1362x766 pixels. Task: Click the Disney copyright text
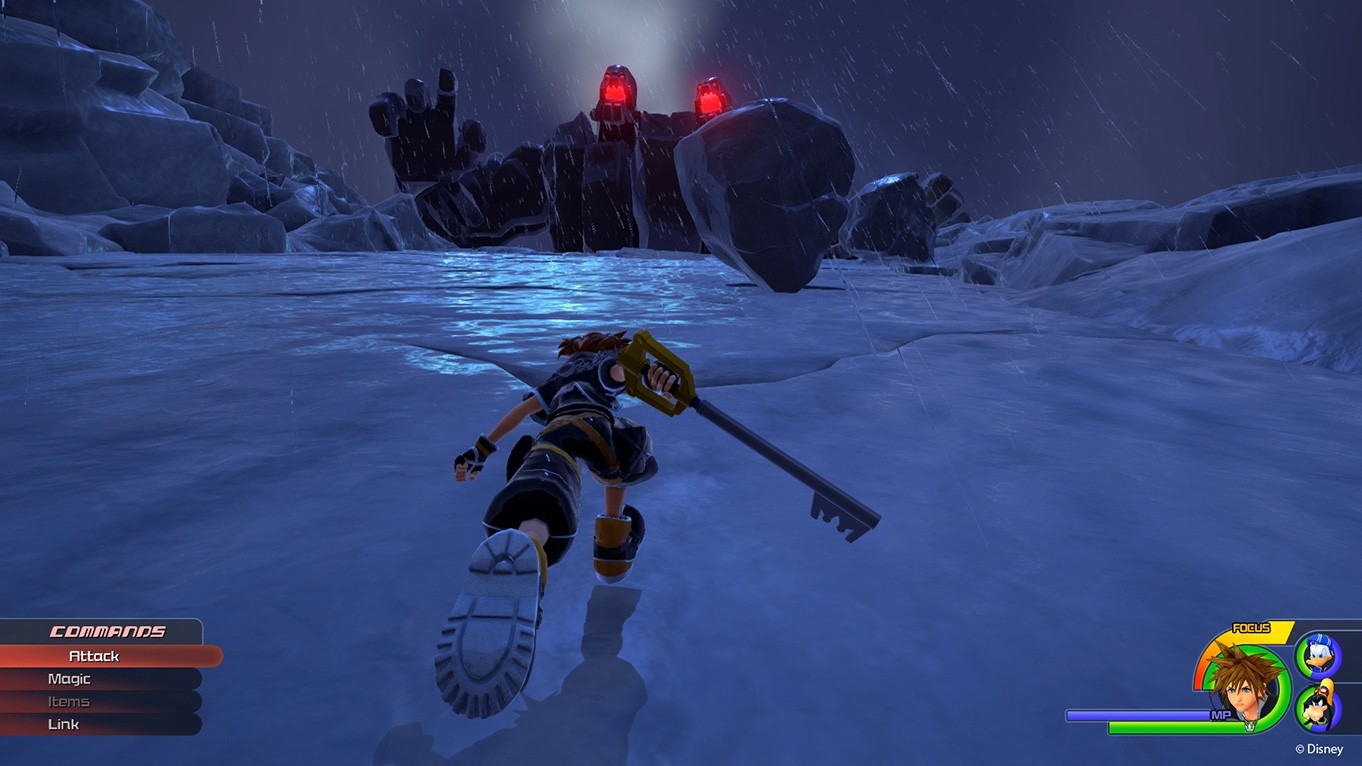pyautogui.click(x=1319, y=749)
